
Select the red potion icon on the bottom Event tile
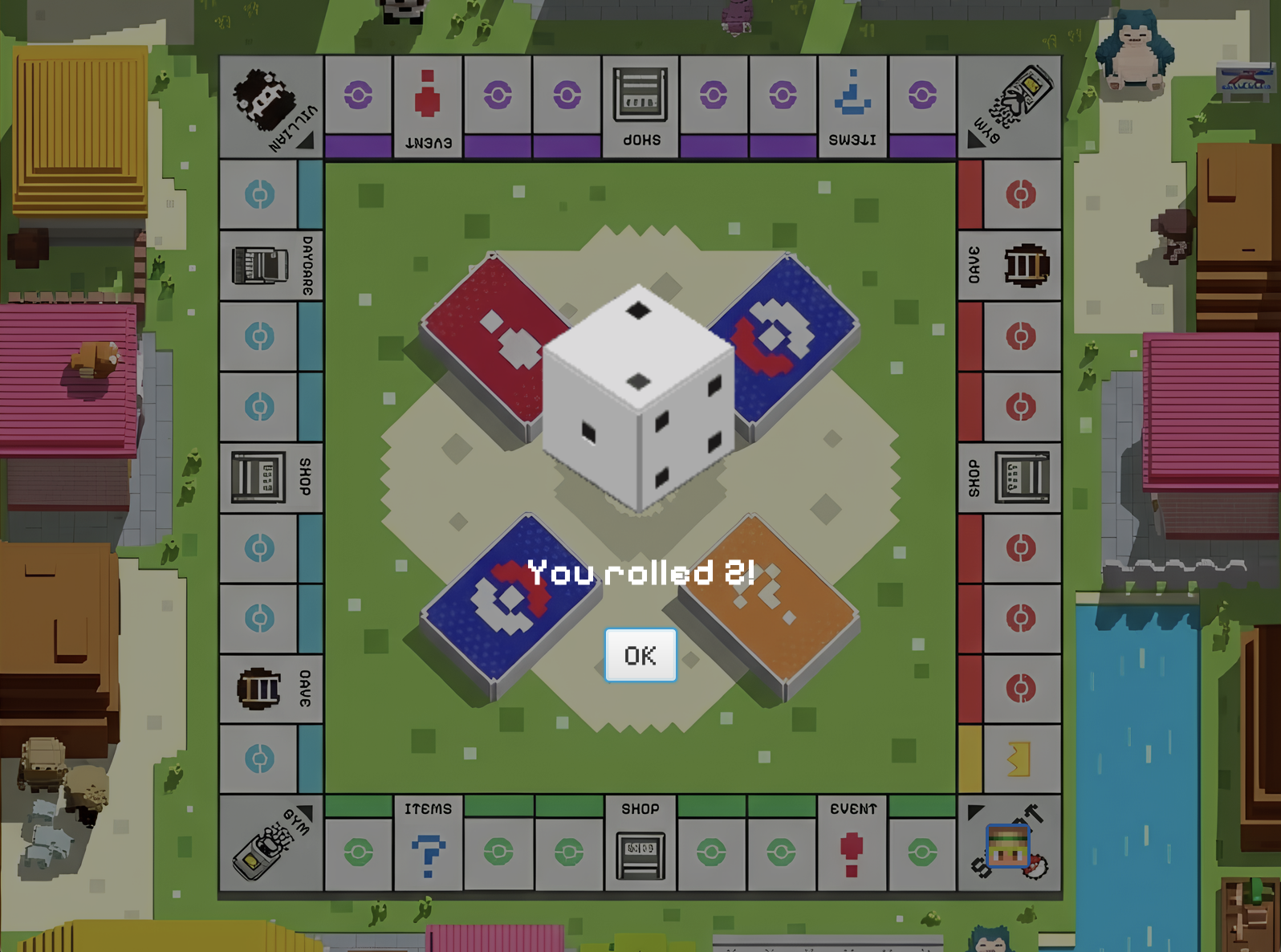click(x=851, y=852)
